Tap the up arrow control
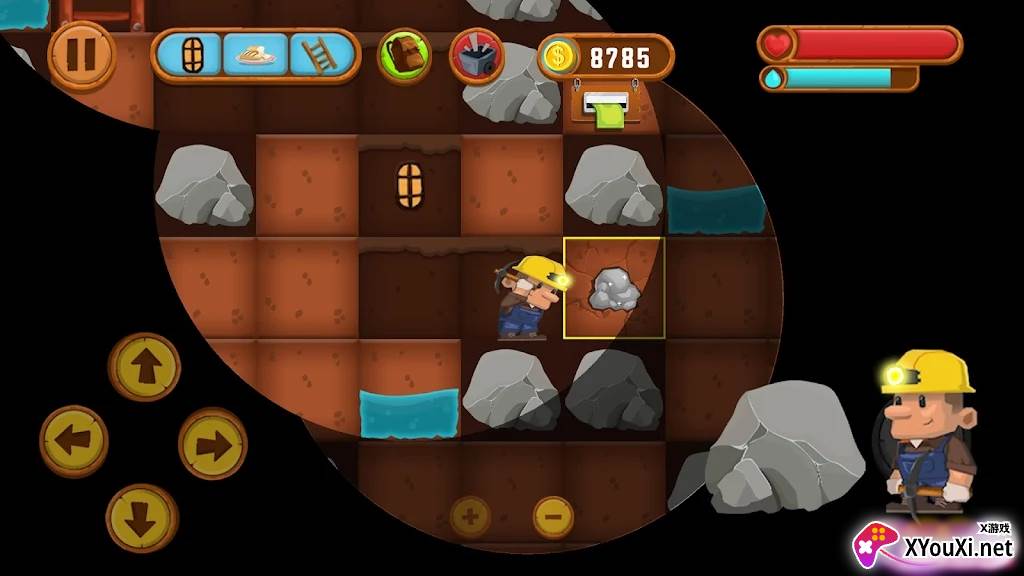This screenshot has width=1024, height=576. (x=144, y=367)
